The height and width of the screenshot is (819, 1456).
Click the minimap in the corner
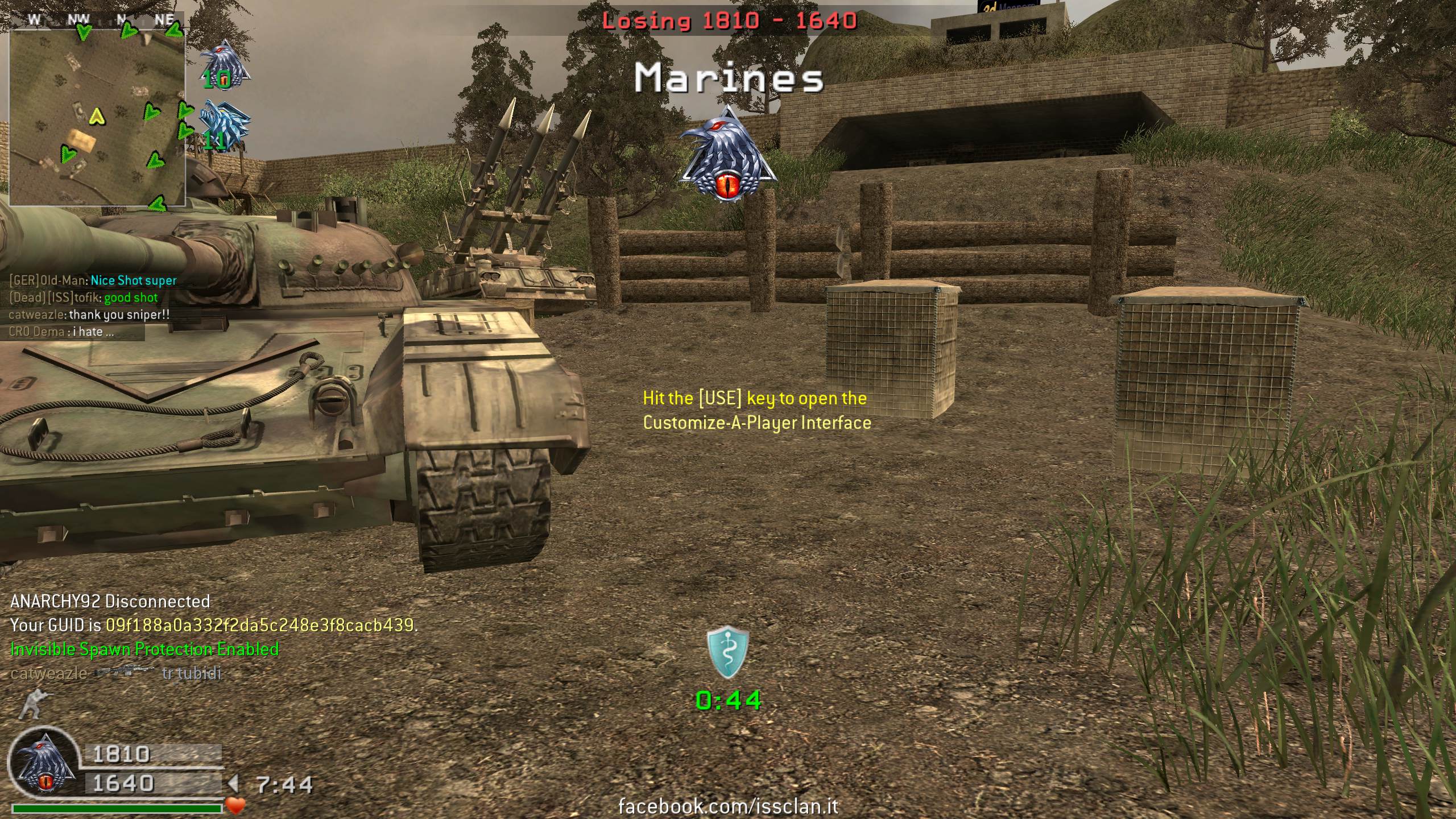click(x=97, y=117)
